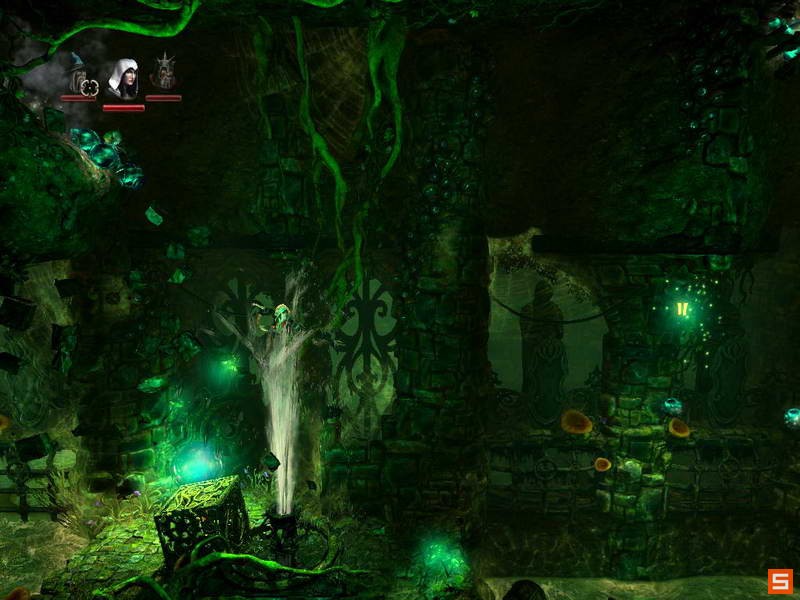
Task: Select the white-hooded thief portrait
Action: [x=122, y=78]
